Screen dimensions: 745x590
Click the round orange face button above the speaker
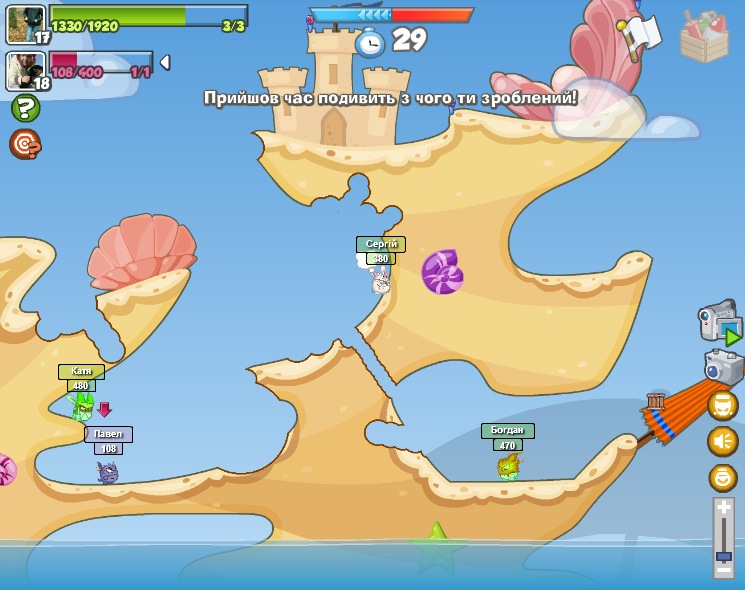[723, 405]
